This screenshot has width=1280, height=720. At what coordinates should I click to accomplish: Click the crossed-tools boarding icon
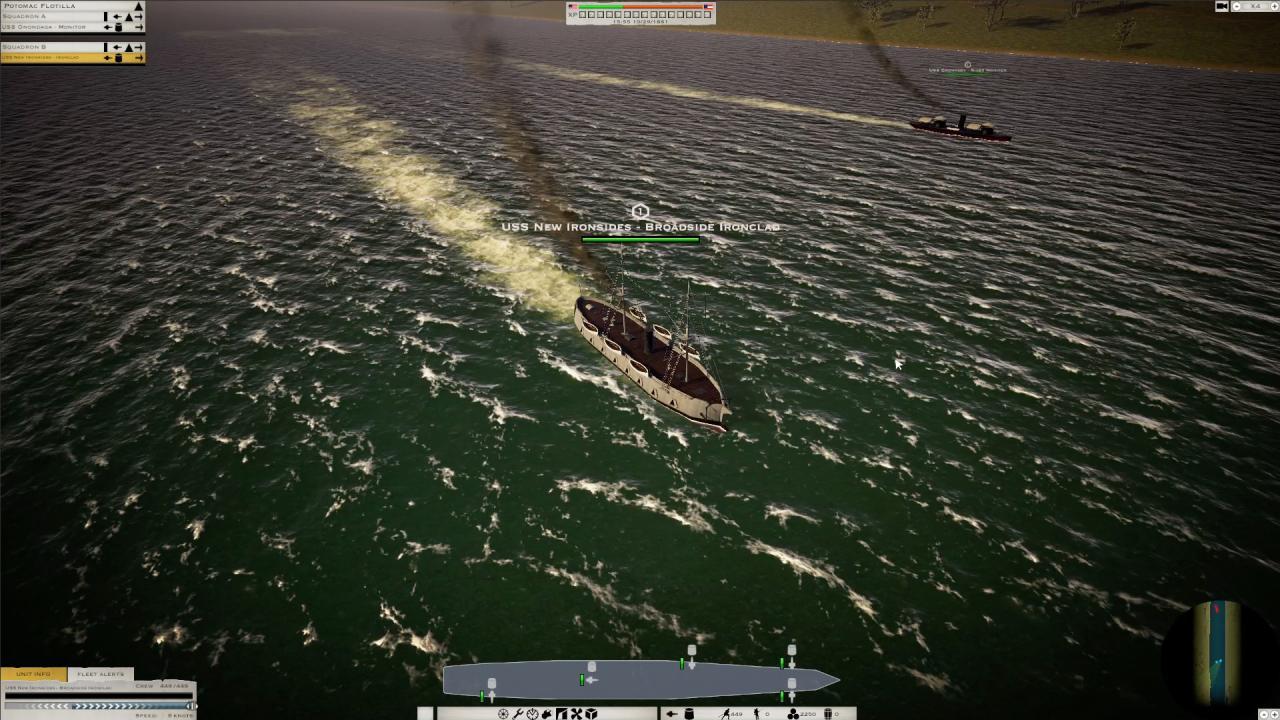tap(576, 712)
